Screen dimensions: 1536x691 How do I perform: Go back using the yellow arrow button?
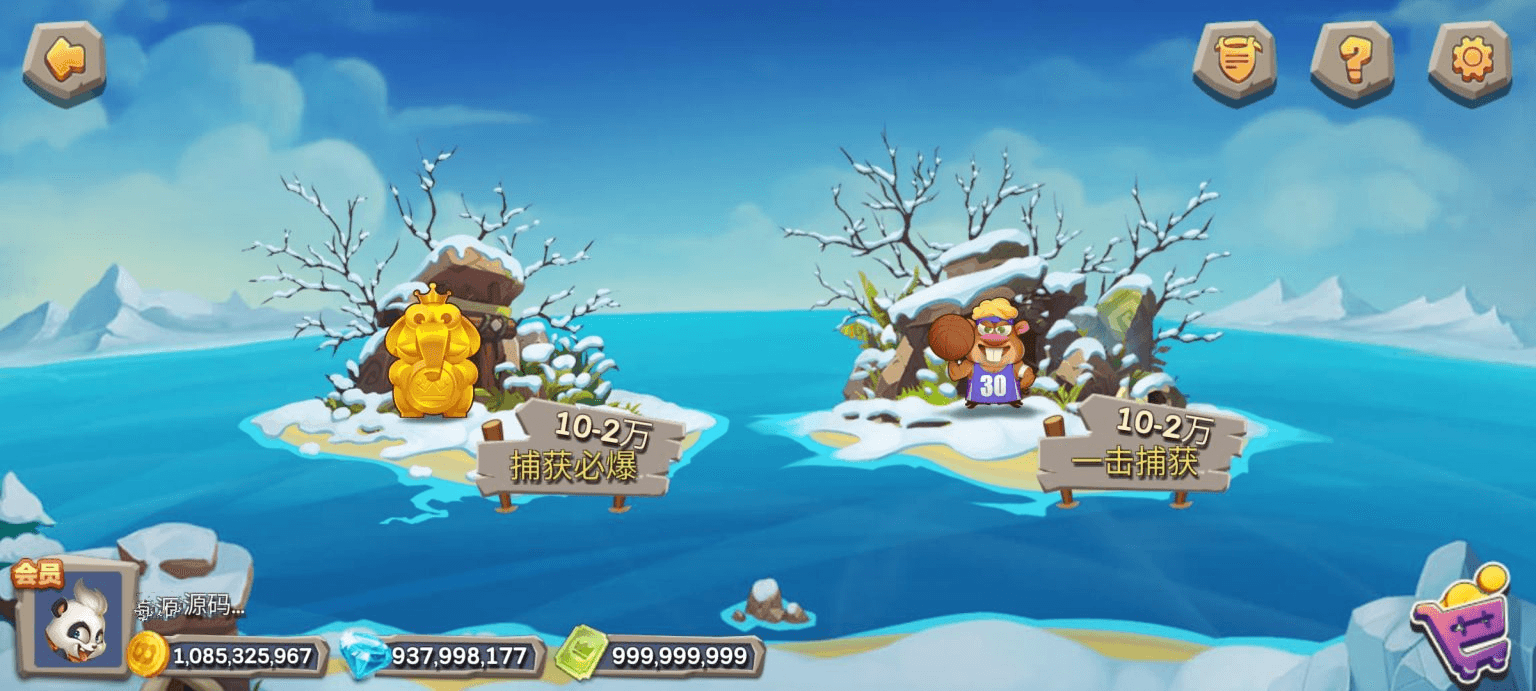64,61
